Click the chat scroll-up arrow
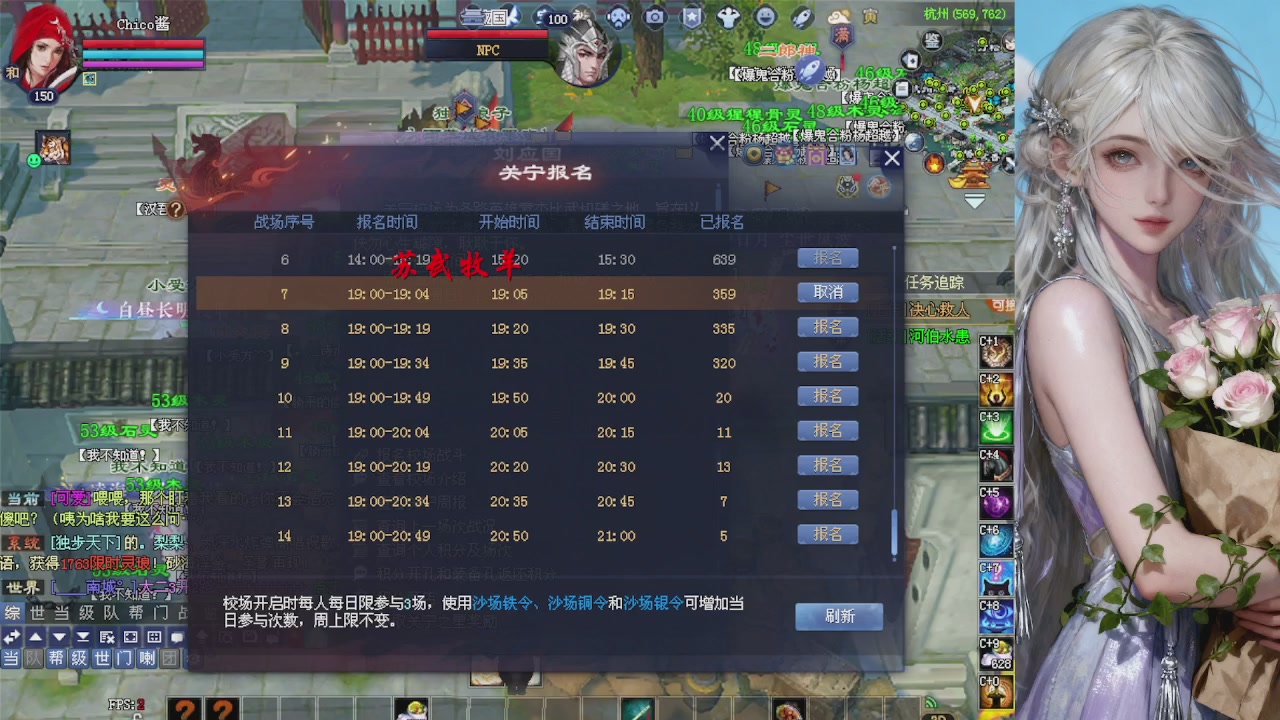Viewport: 1280px width, 720px height. (36, 637)
